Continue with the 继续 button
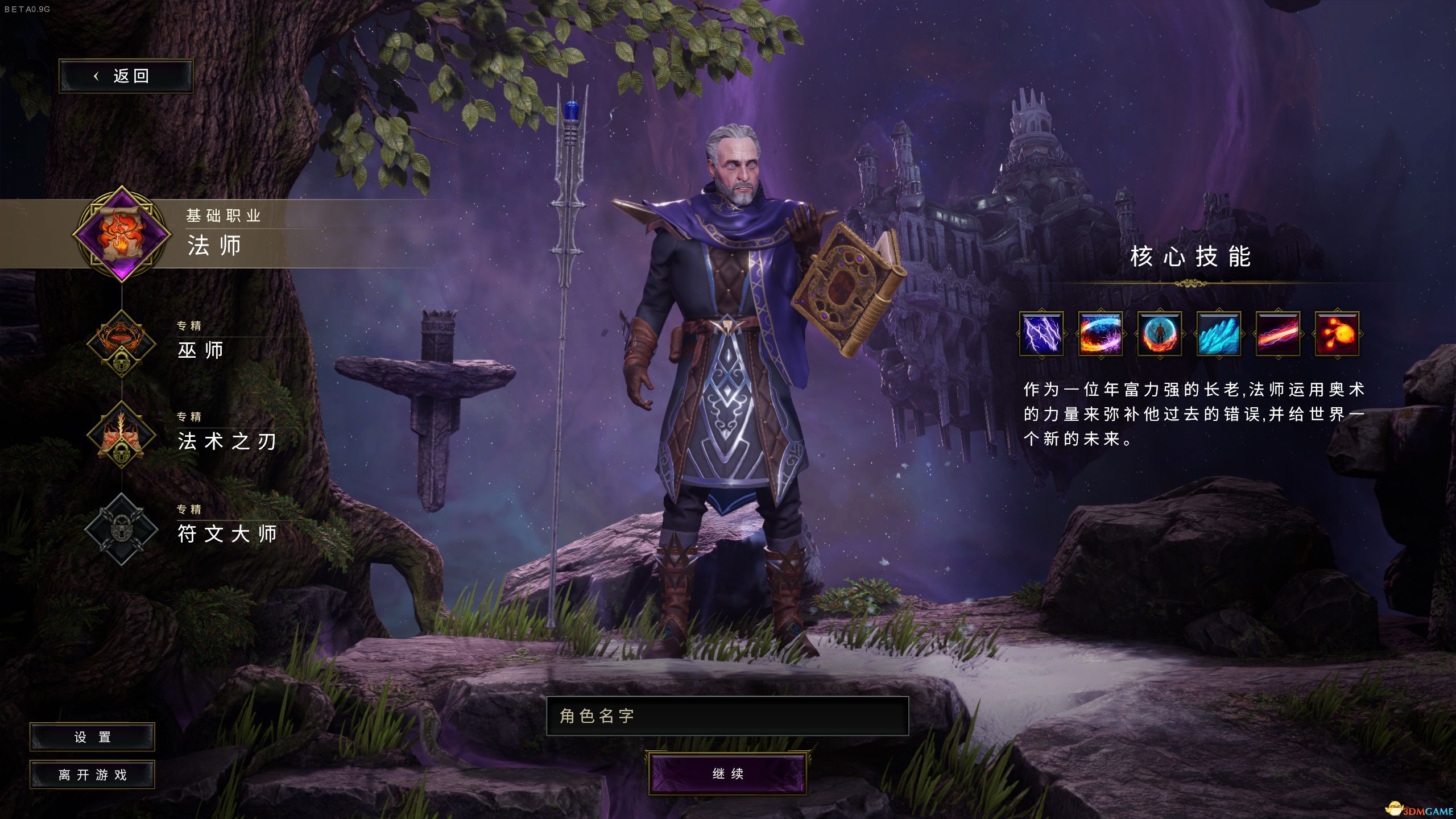Viewport: 1456px width, 819px height. point(727,773)
